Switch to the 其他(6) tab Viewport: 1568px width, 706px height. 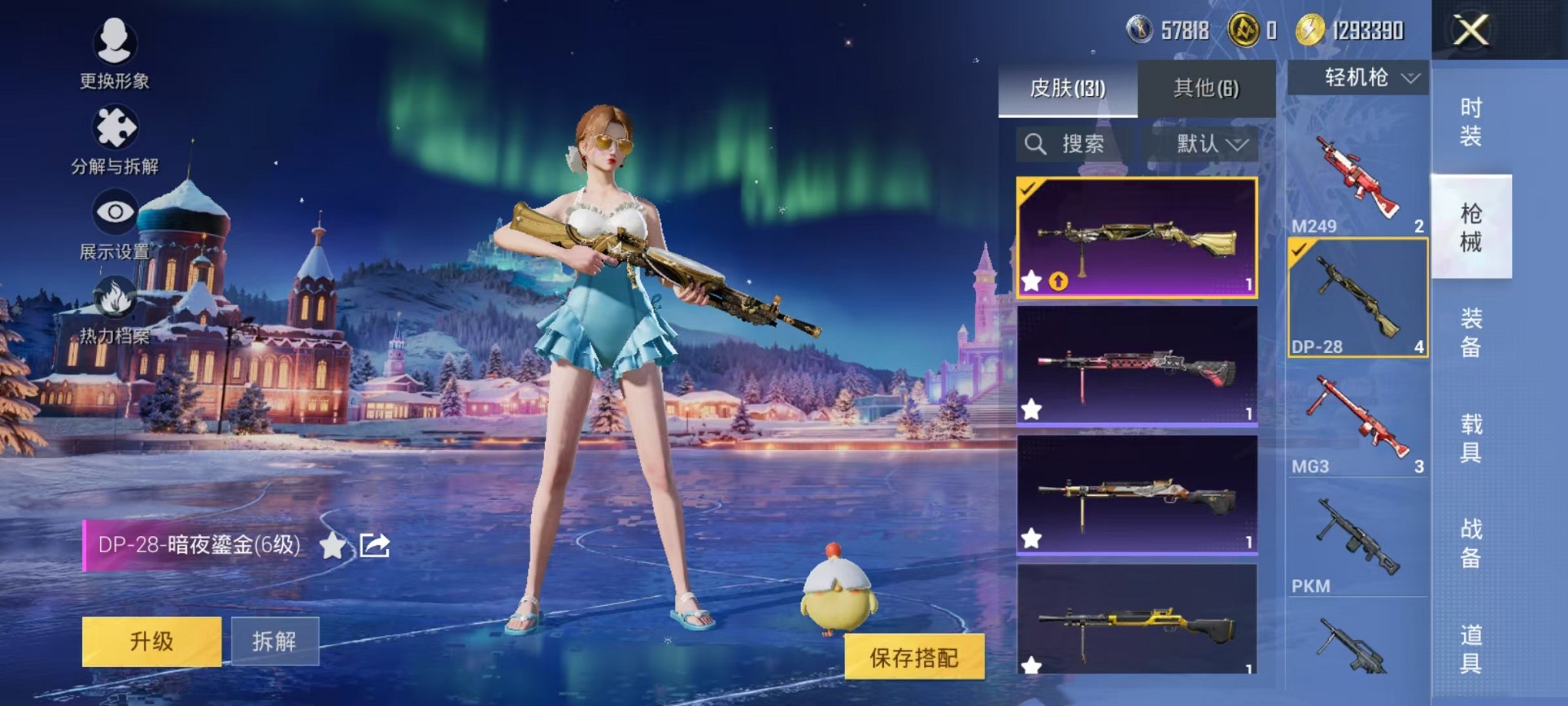click(x=1205, y=88)
